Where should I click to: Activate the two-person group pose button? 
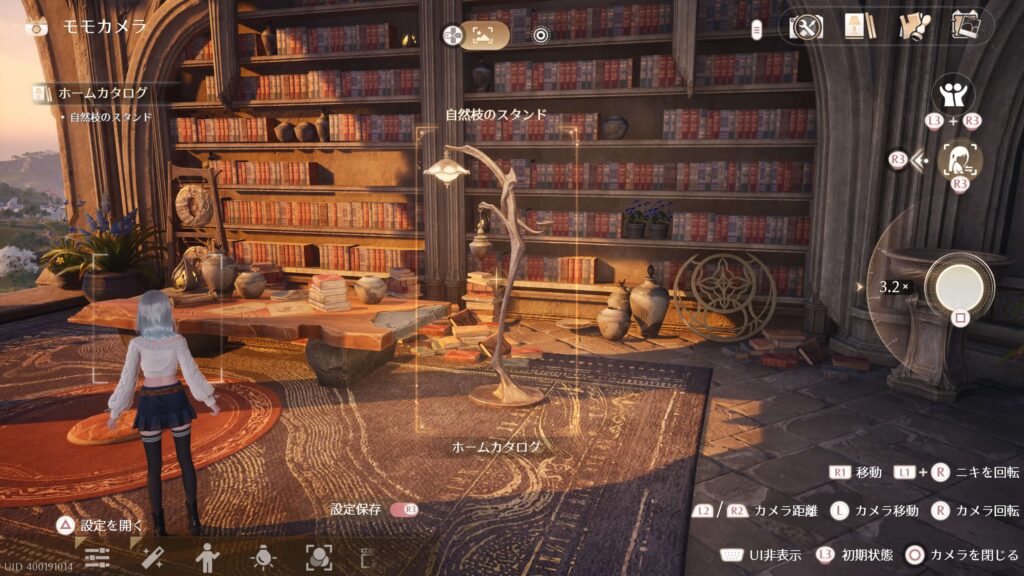point(952,95)
